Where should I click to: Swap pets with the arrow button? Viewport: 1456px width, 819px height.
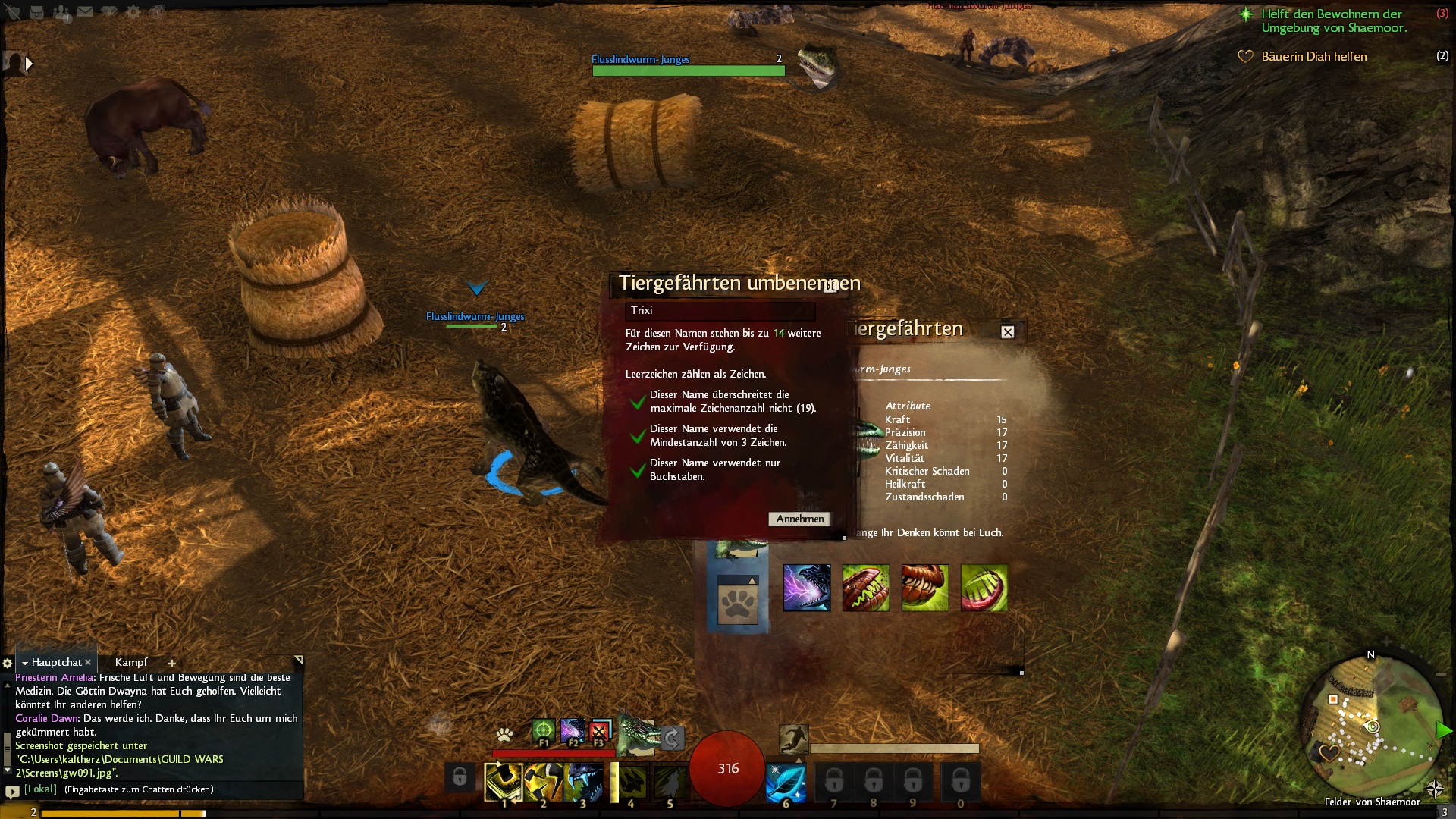[x=672, y=737]
